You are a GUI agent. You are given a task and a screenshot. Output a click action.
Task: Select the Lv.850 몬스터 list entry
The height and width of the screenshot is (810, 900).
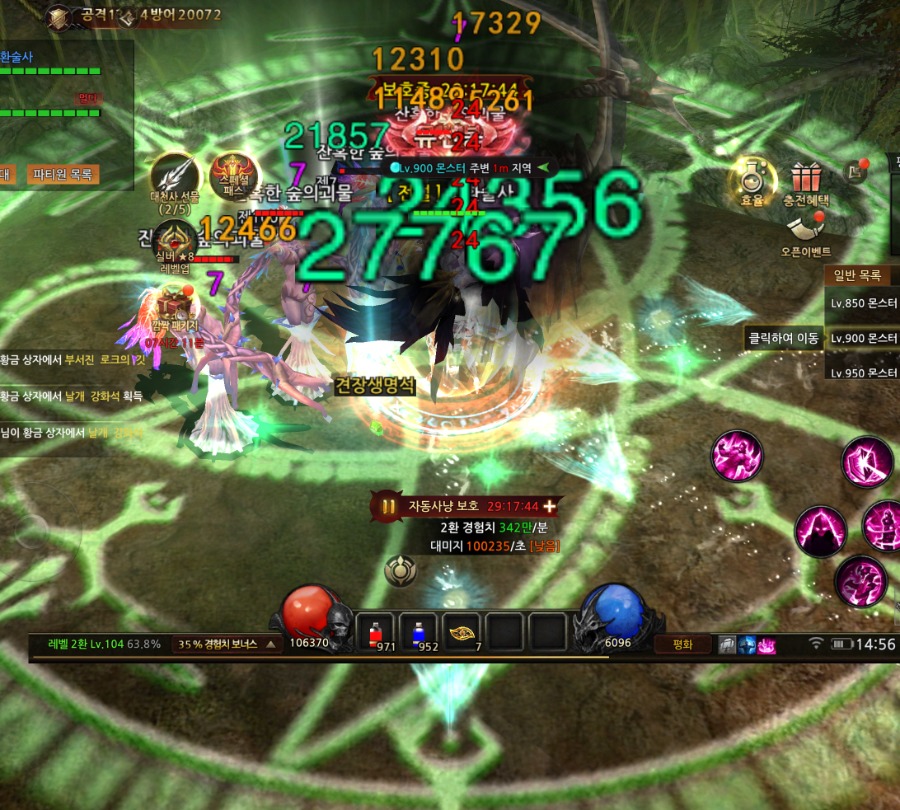pos(863,303)
